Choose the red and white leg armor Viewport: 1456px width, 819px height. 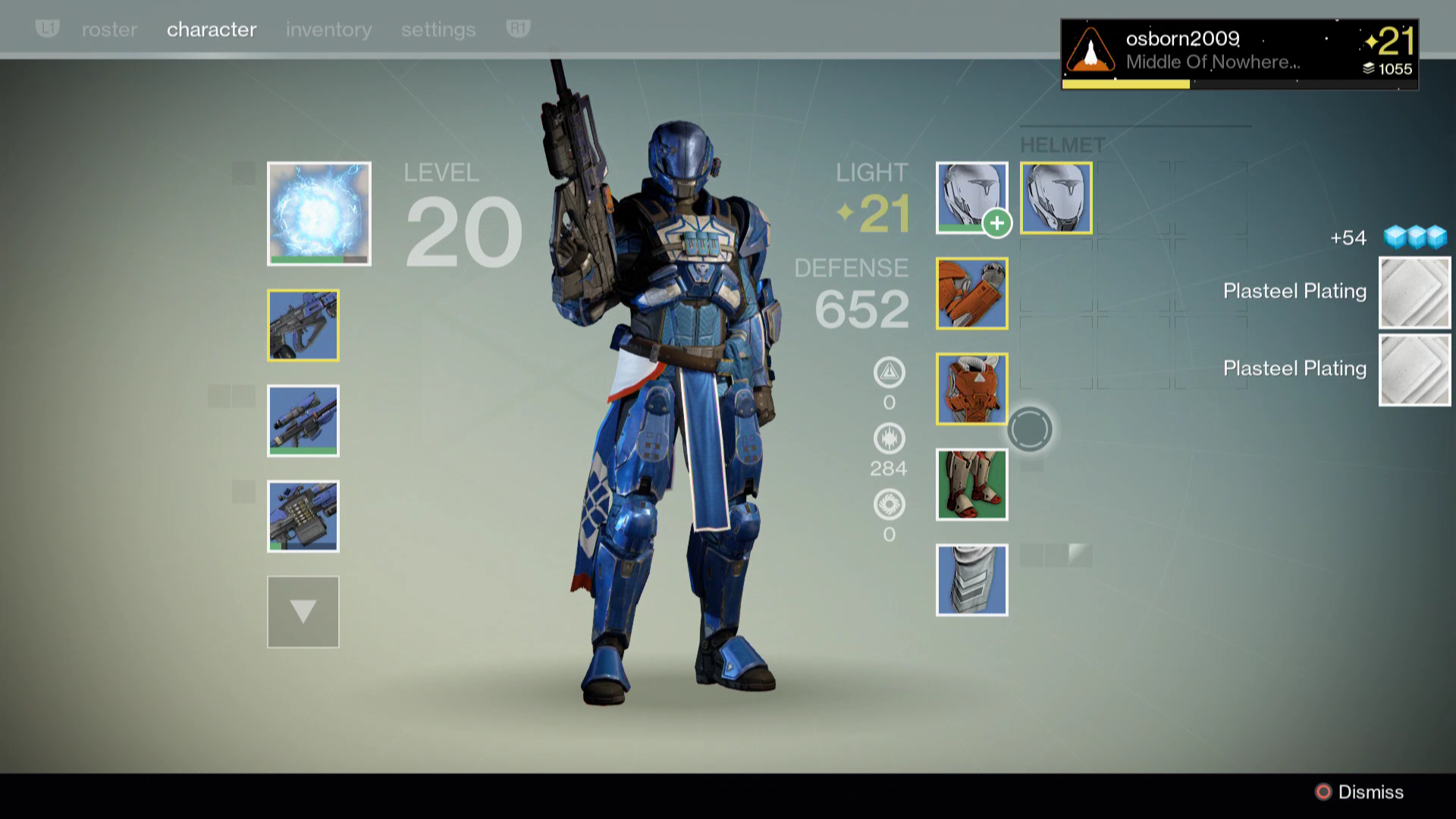tap(971, 485)
